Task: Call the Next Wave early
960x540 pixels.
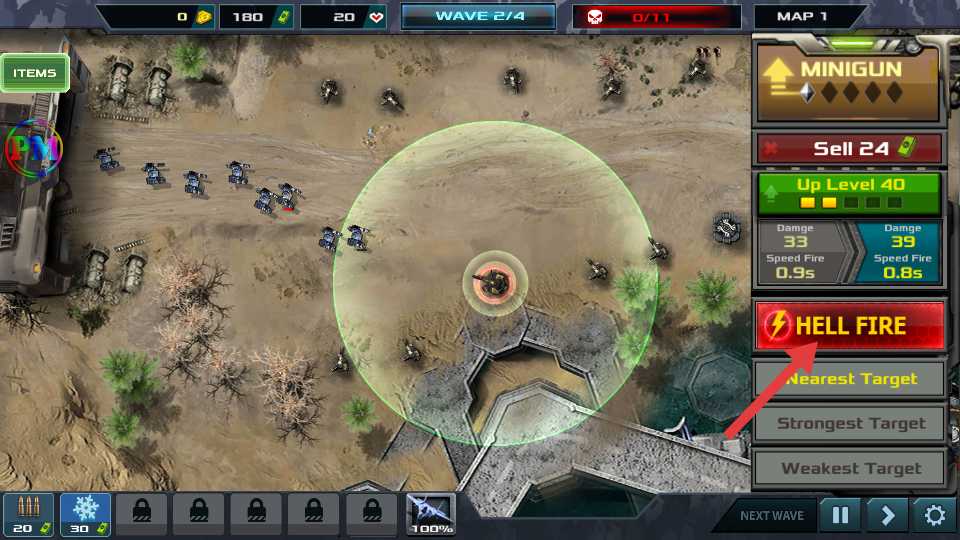Action: pos(771,516)
